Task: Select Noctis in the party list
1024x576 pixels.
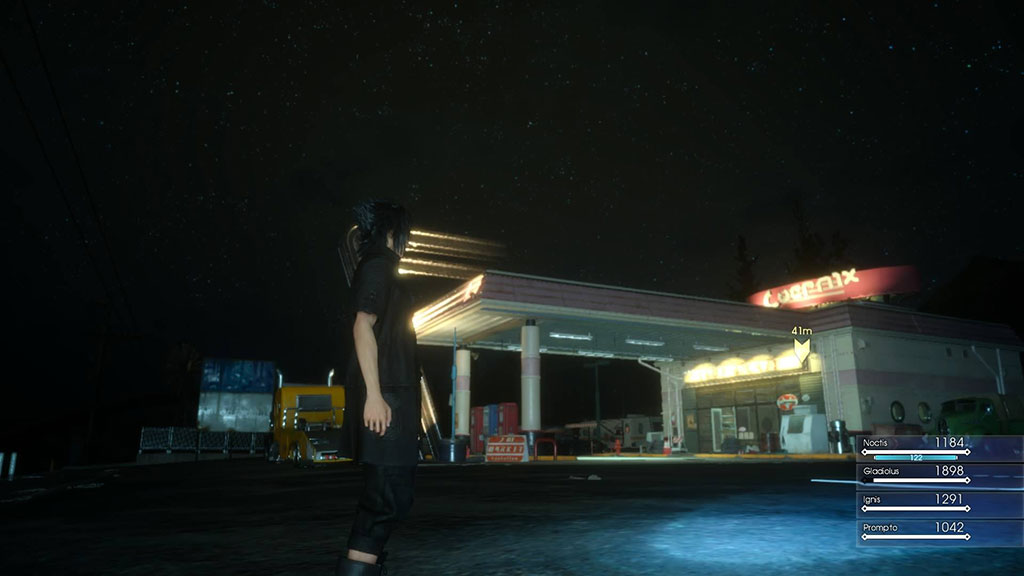Action: 914,447
